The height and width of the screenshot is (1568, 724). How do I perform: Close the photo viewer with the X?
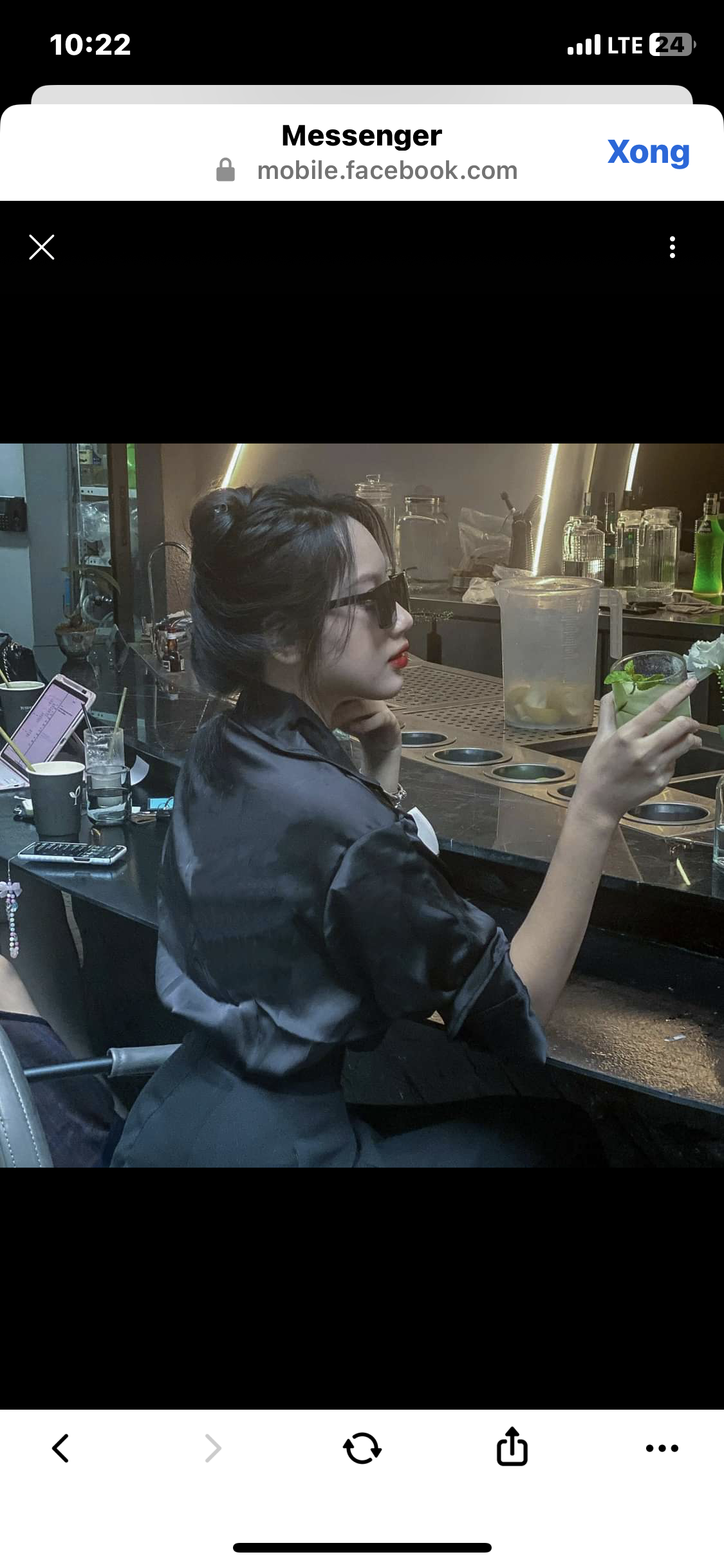(x=42, y=247)
